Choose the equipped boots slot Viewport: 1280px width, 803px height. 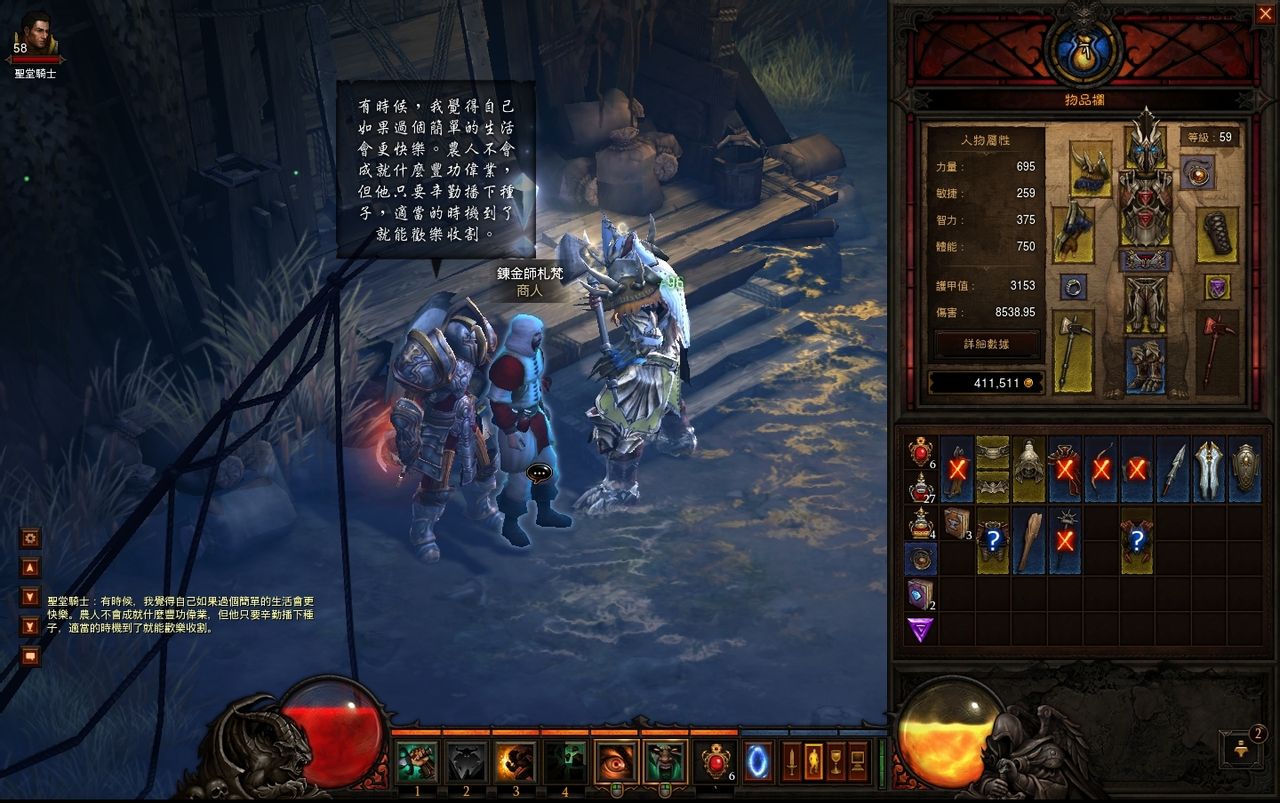coord(1145,365)
